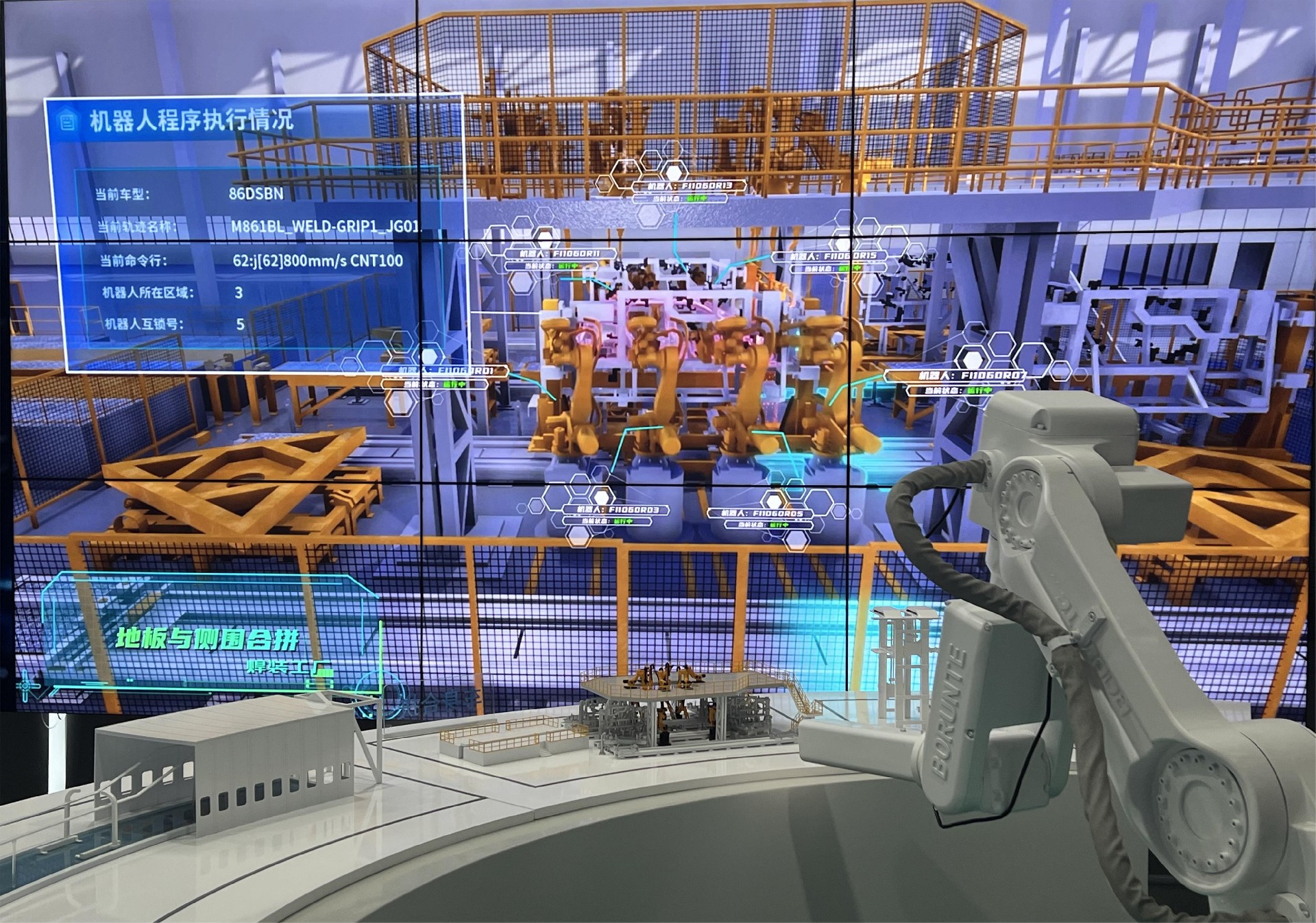Click the 机器人程序执行情况 panel header icon

point(67,121)
